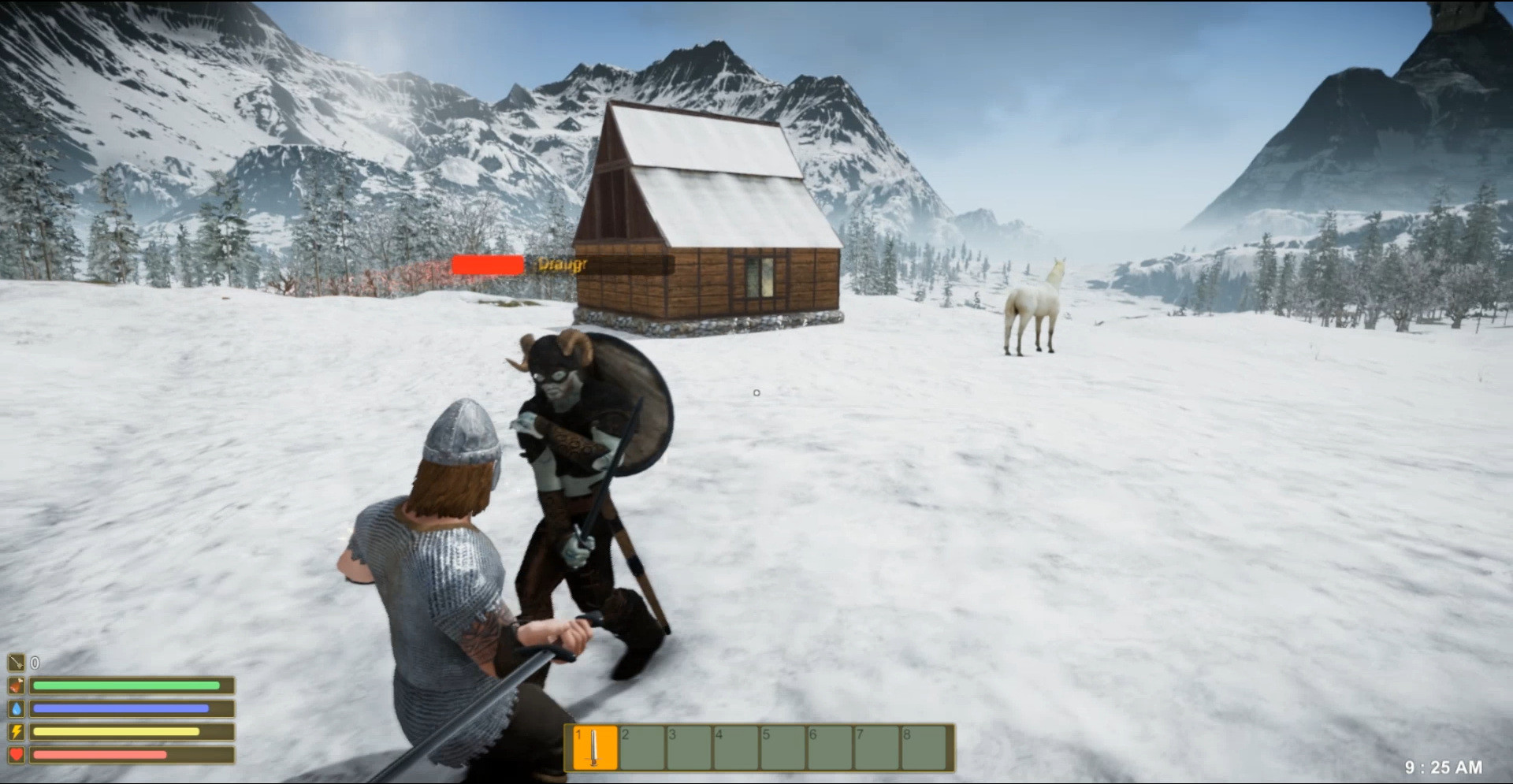The image size is (1513, 784).
Task: Click the crosshair dot at screen center
Action: (x=756, y=392)
